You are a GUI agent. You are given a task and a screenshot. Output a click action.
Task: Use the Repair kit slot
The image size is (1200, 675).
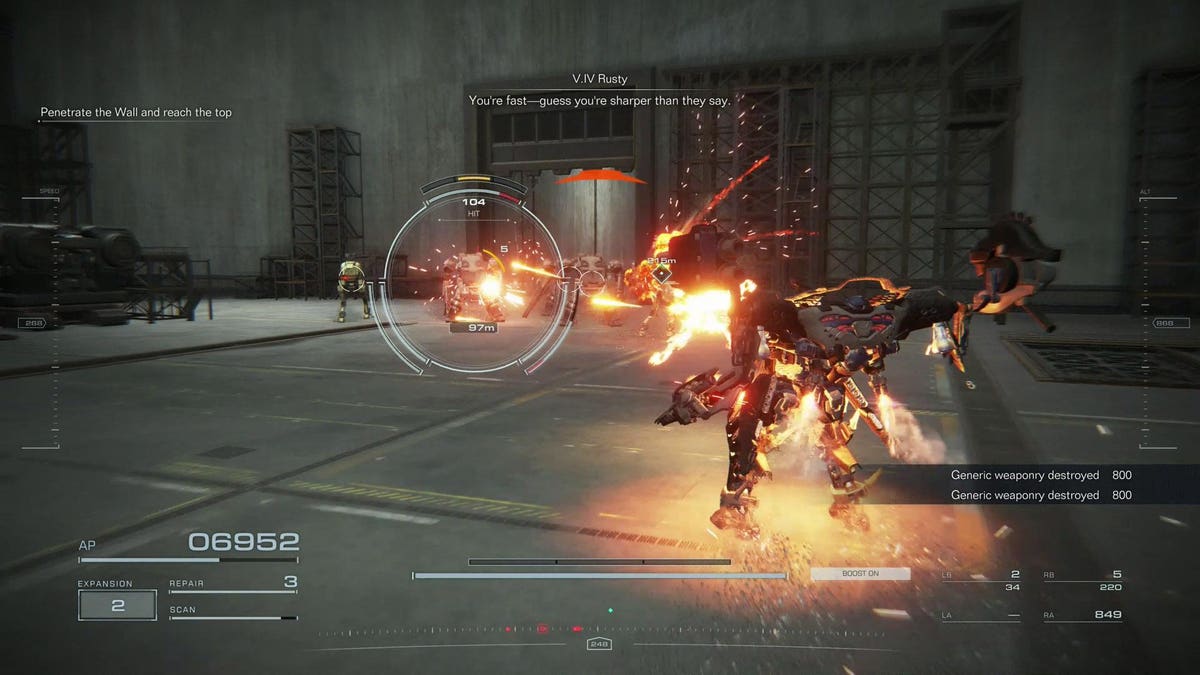233,583
